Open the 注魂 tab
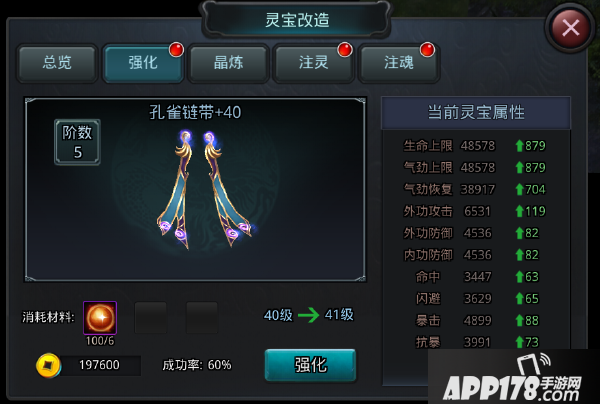Viewport: 600px width, 404px height. tap(399, 64)
